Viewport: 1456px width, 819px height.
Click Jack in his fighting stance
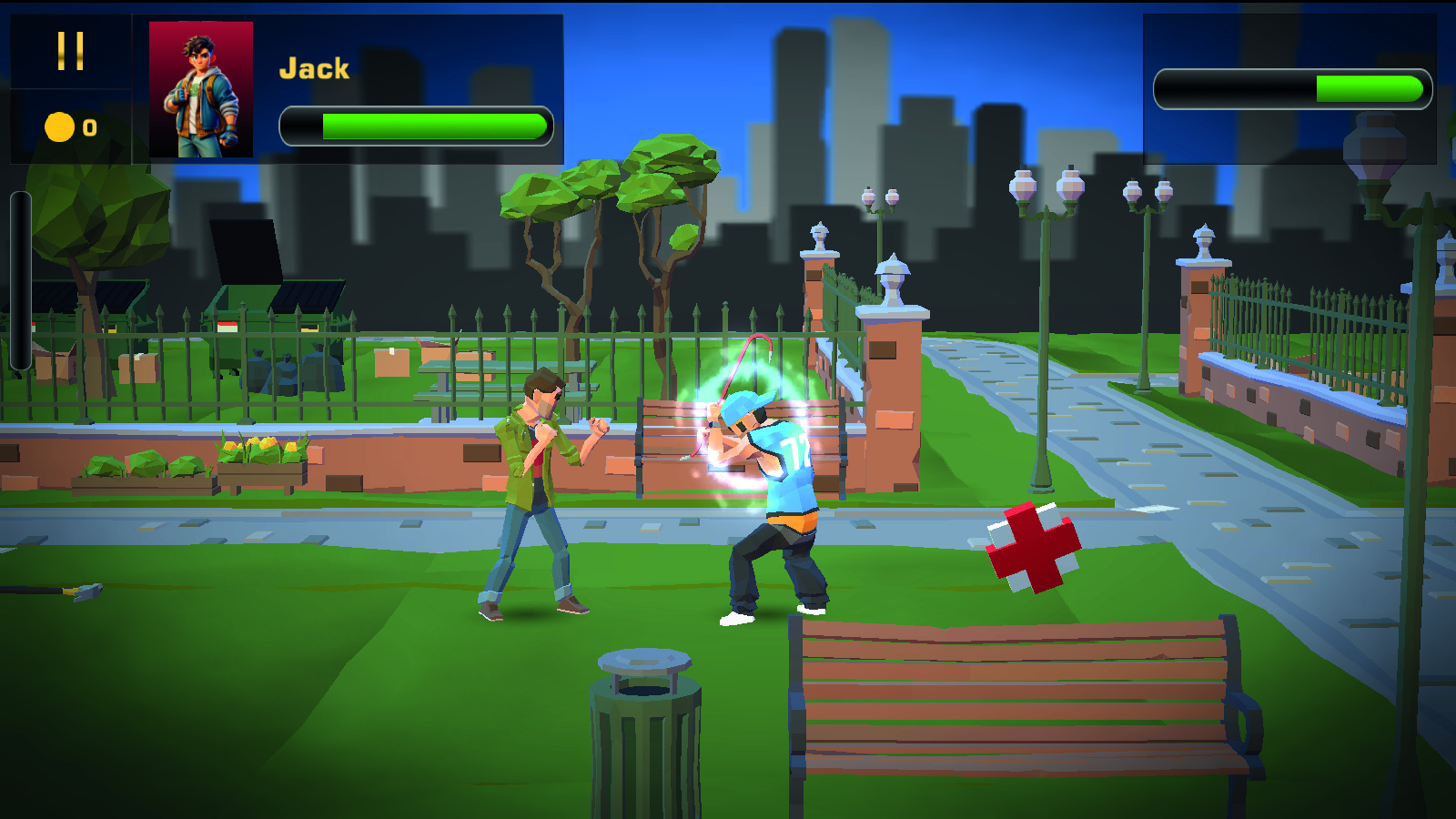point(532,482)
